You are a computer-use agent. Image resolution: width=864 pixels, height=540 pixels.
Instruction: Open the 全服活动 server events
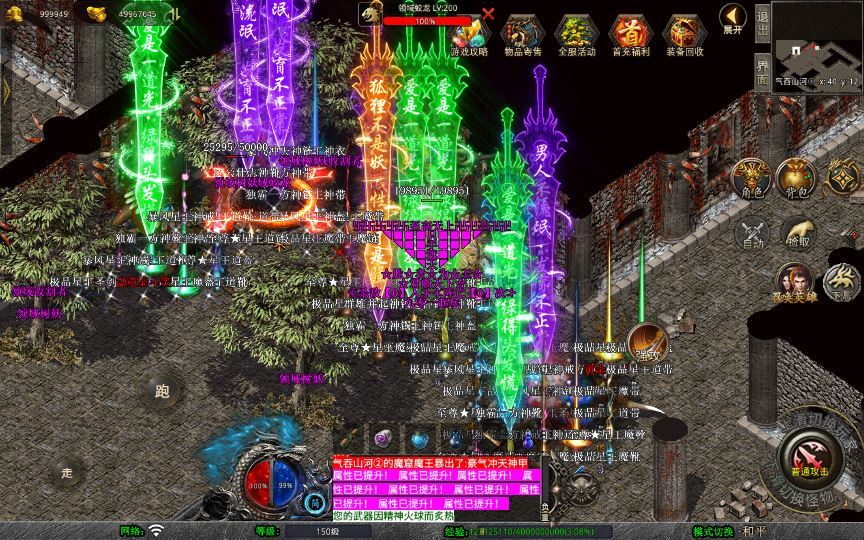pos(574,31)
